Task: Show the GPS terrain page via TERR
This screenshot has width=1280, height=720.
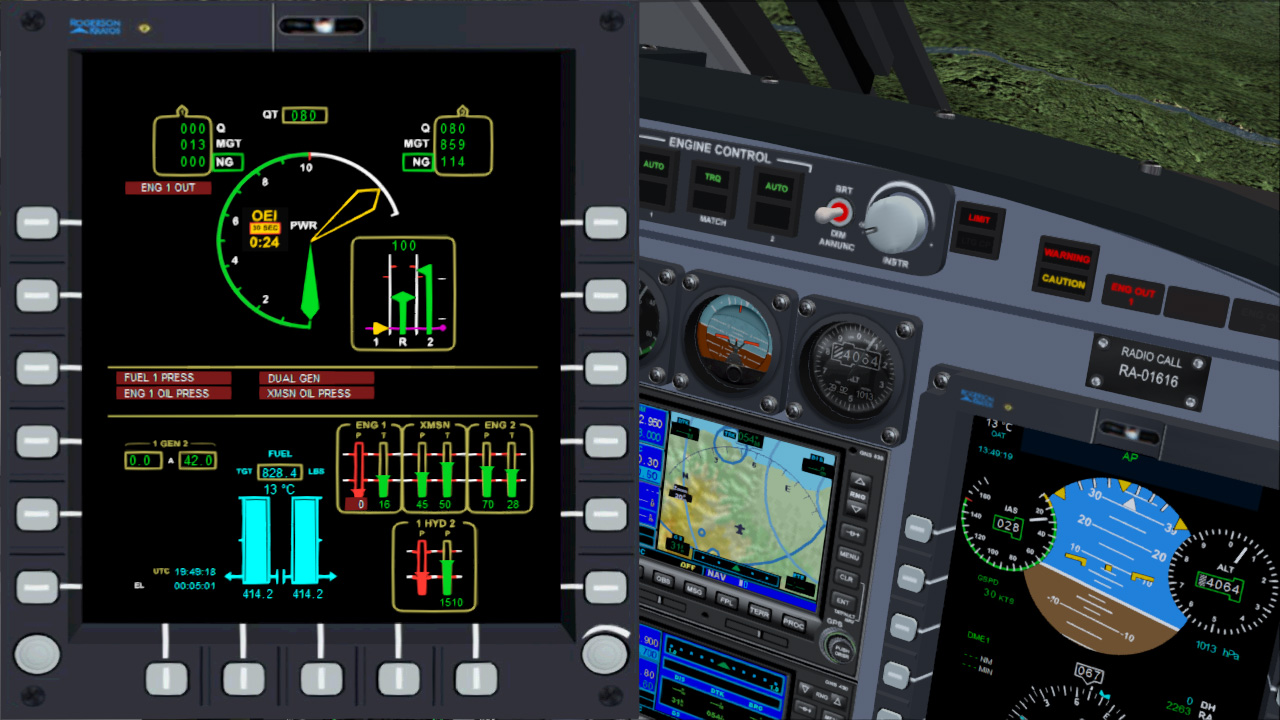Action: 759,611
